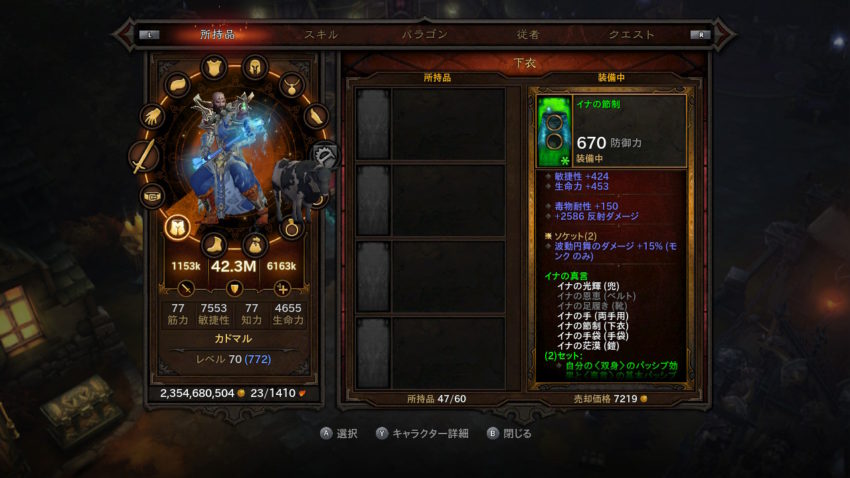Go to the クエスト tab
The height and width of the screenshot is (478, 850).
coord(632,34)
